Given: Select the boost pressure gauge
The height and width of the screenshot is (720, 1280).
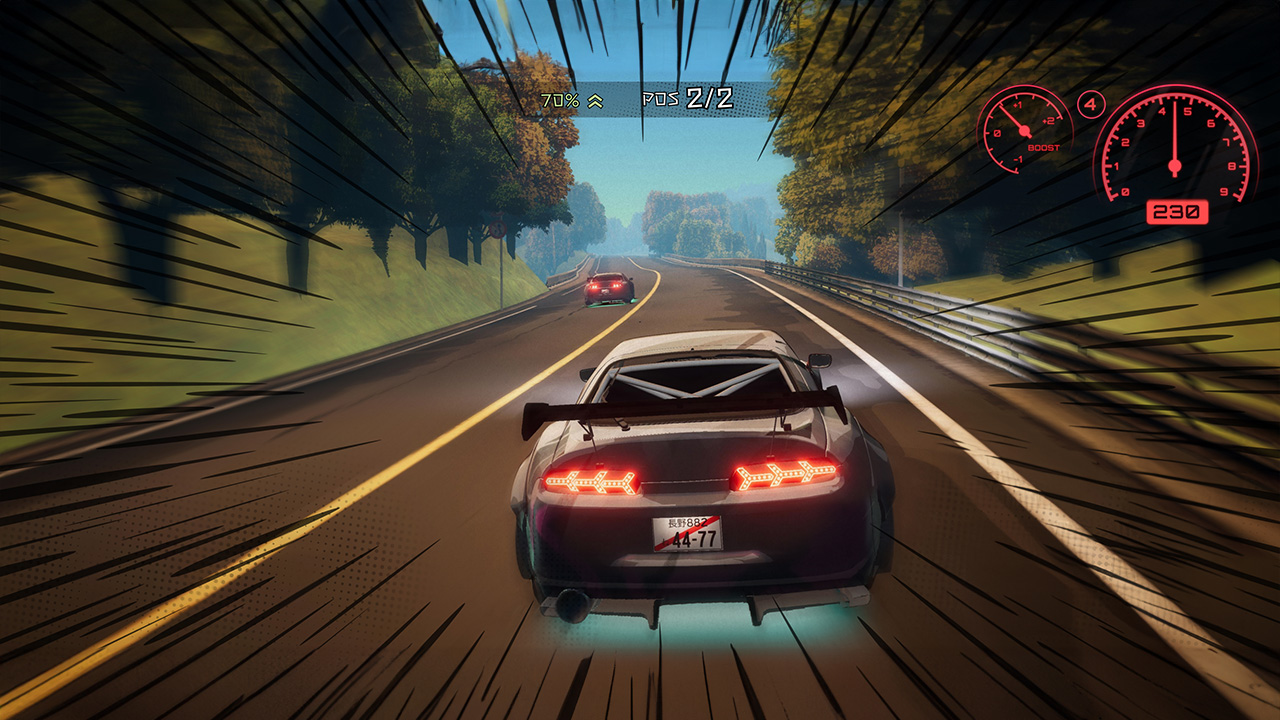Looking at the screenshot, I should tap(1024, 131).
